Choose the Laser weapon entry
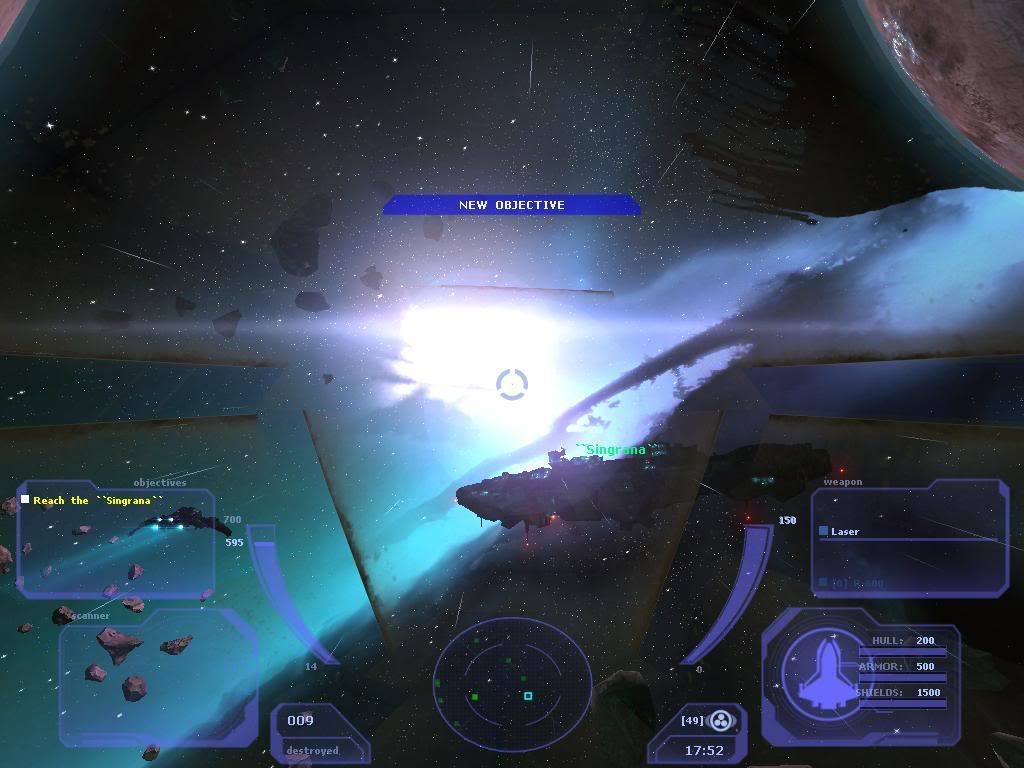The width and height of the screenshot is (1024, 768). pos(845,531)
